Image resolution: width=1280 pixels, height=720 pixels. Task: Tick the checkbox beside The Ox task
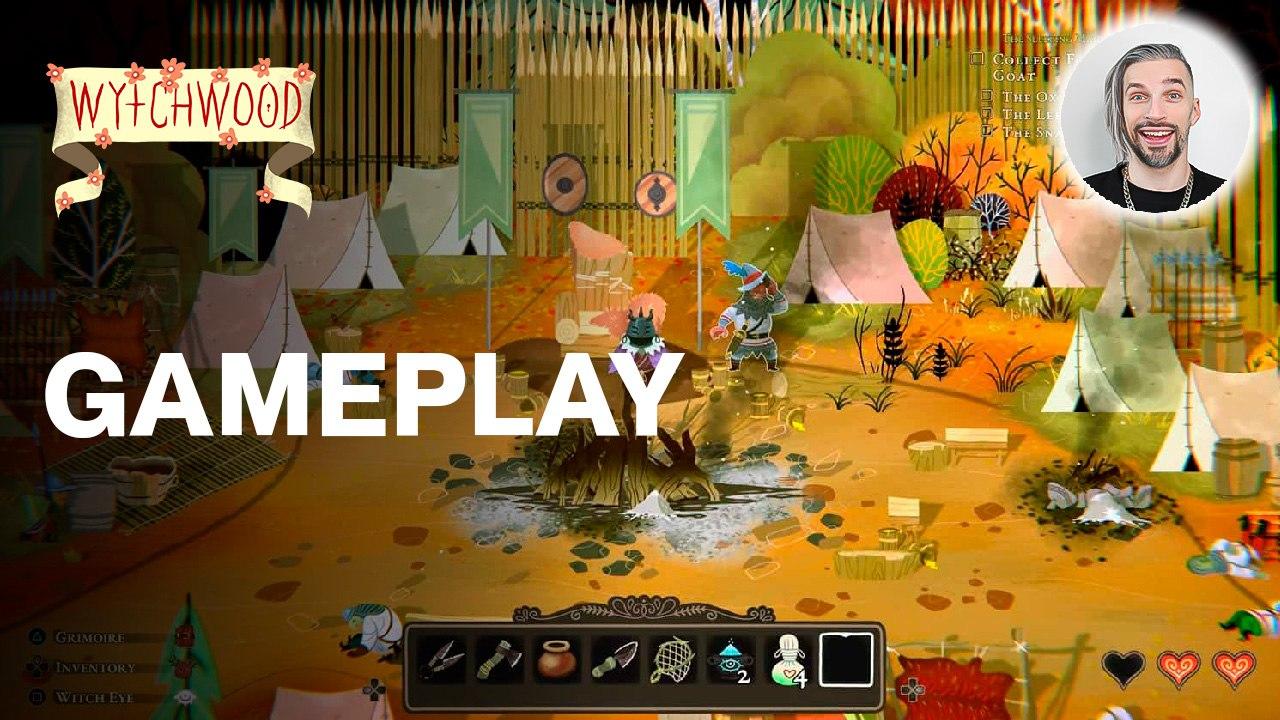986,95
